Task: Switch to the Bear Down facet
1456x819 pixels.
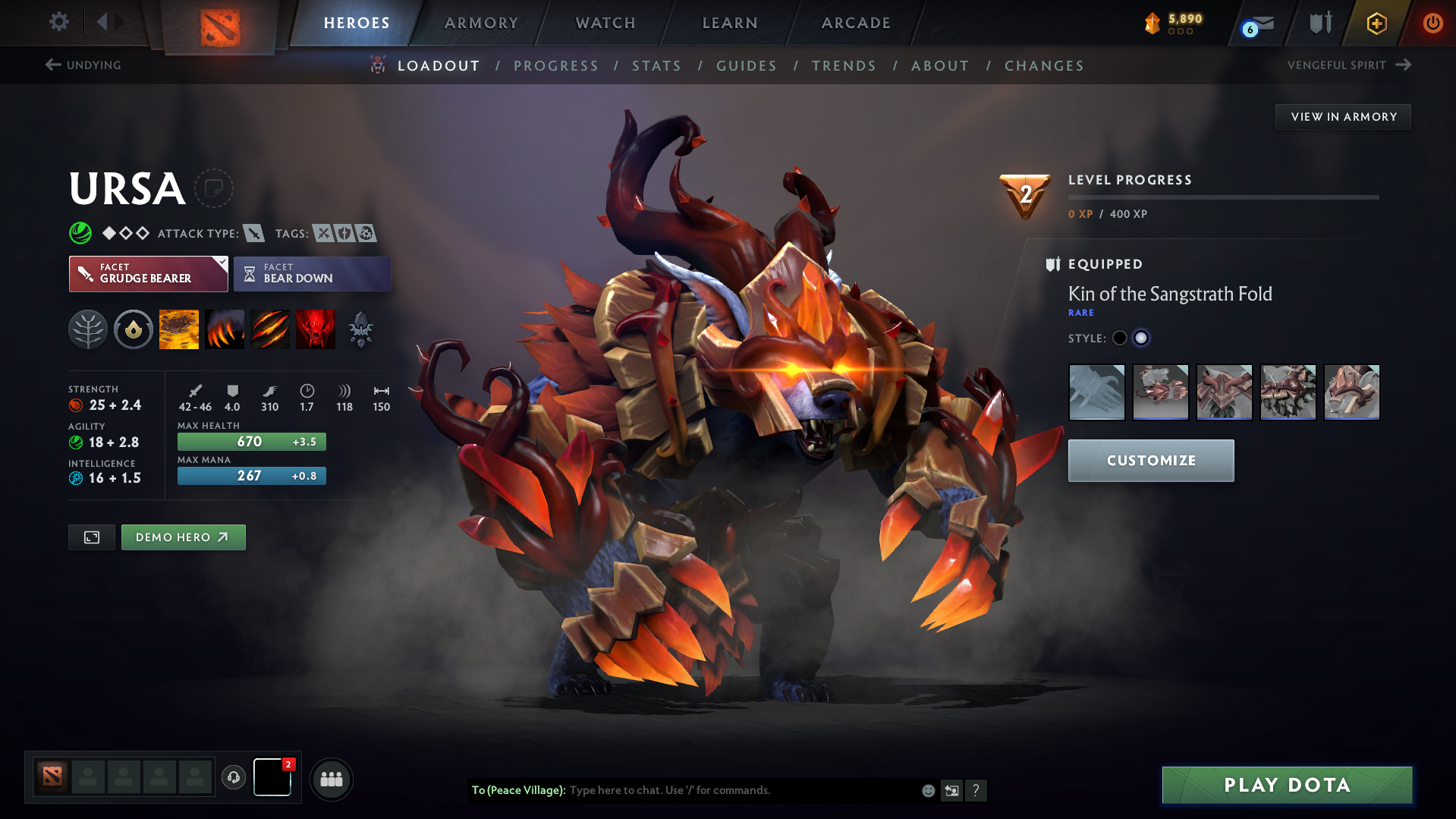Action: coord(312,273)
